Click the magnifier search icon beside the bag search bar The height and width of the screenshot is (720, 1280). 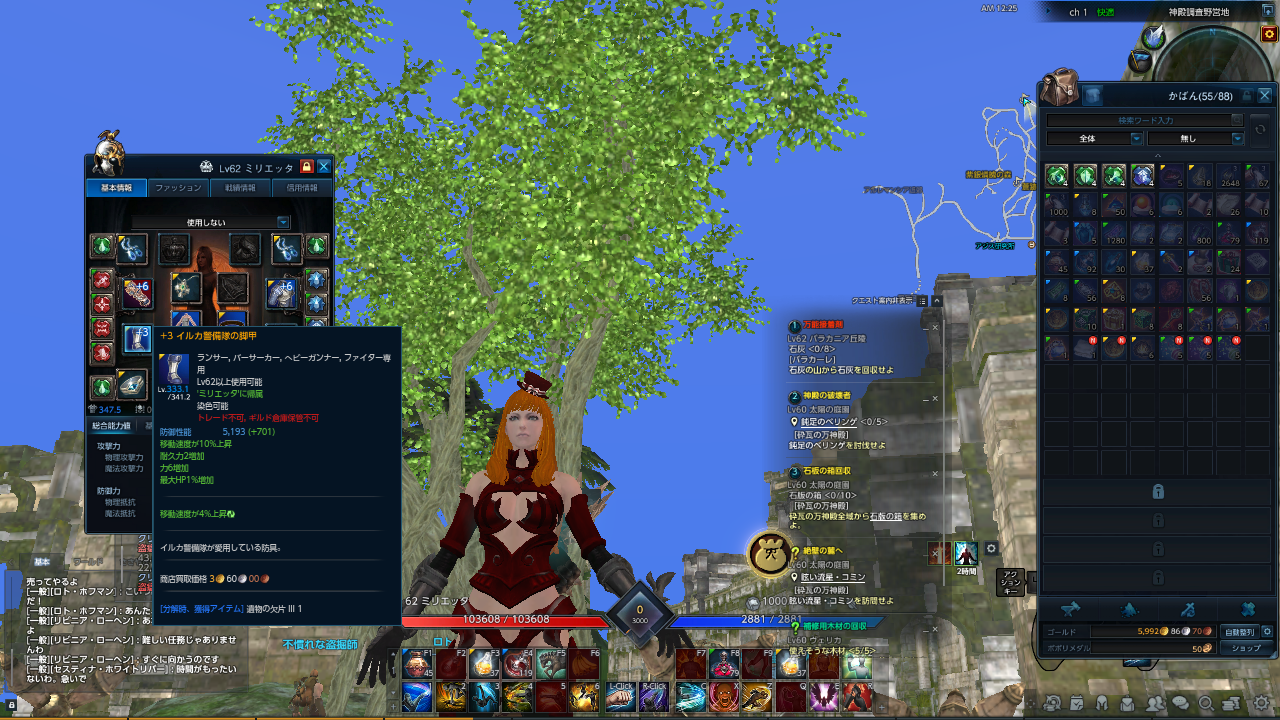1237,119
